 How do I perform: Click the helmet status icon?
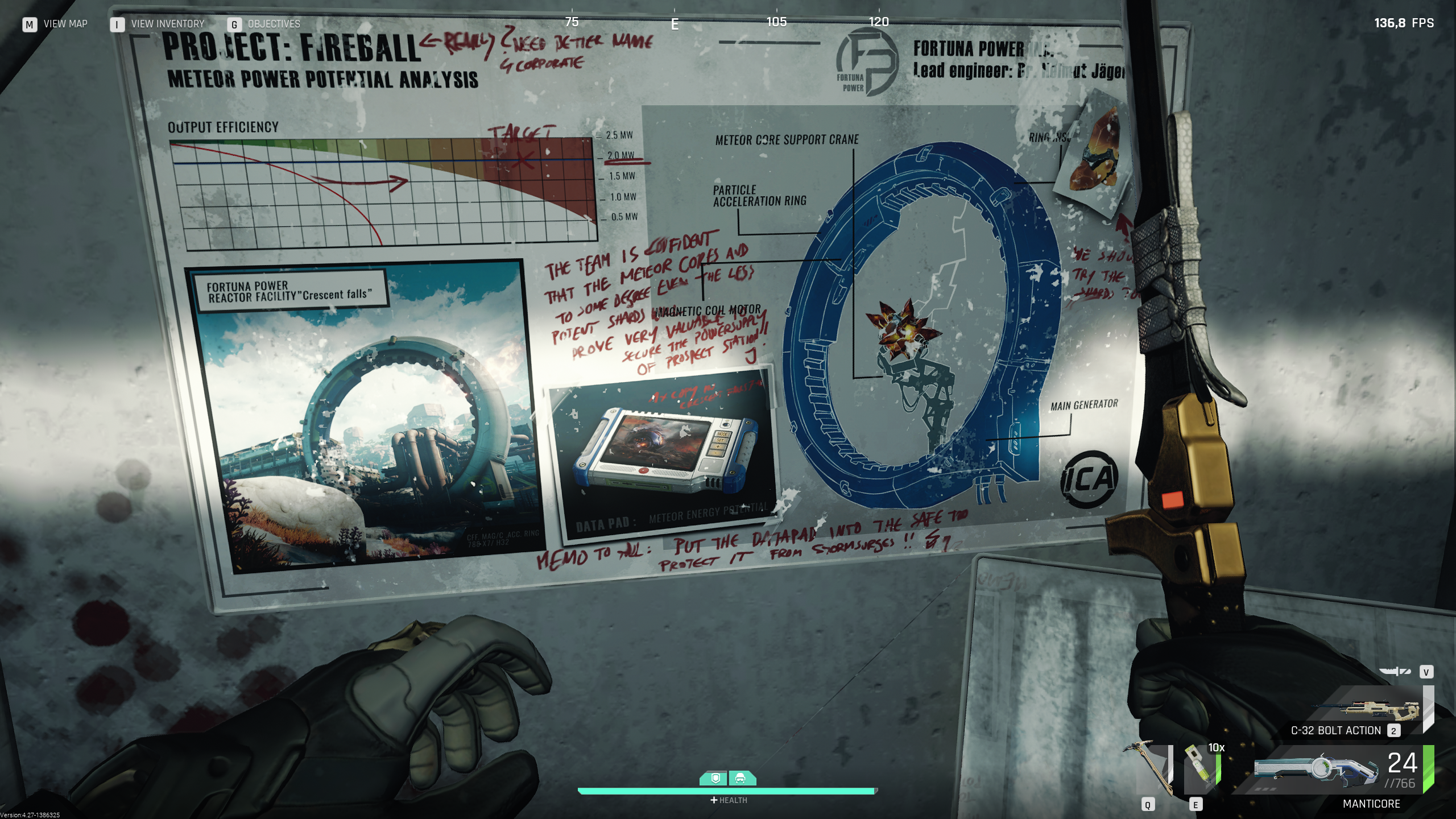click(741, 778)
